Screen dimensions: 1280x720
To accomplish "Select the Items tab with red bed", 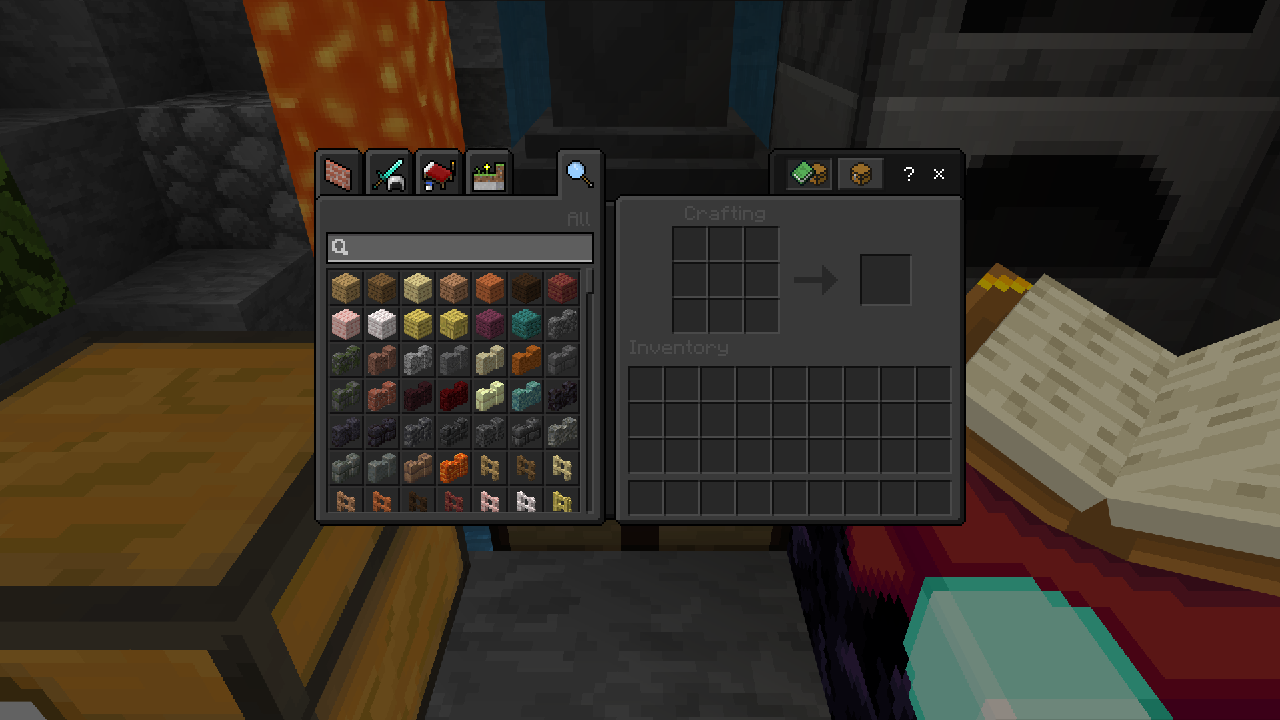I will (437, 175).
